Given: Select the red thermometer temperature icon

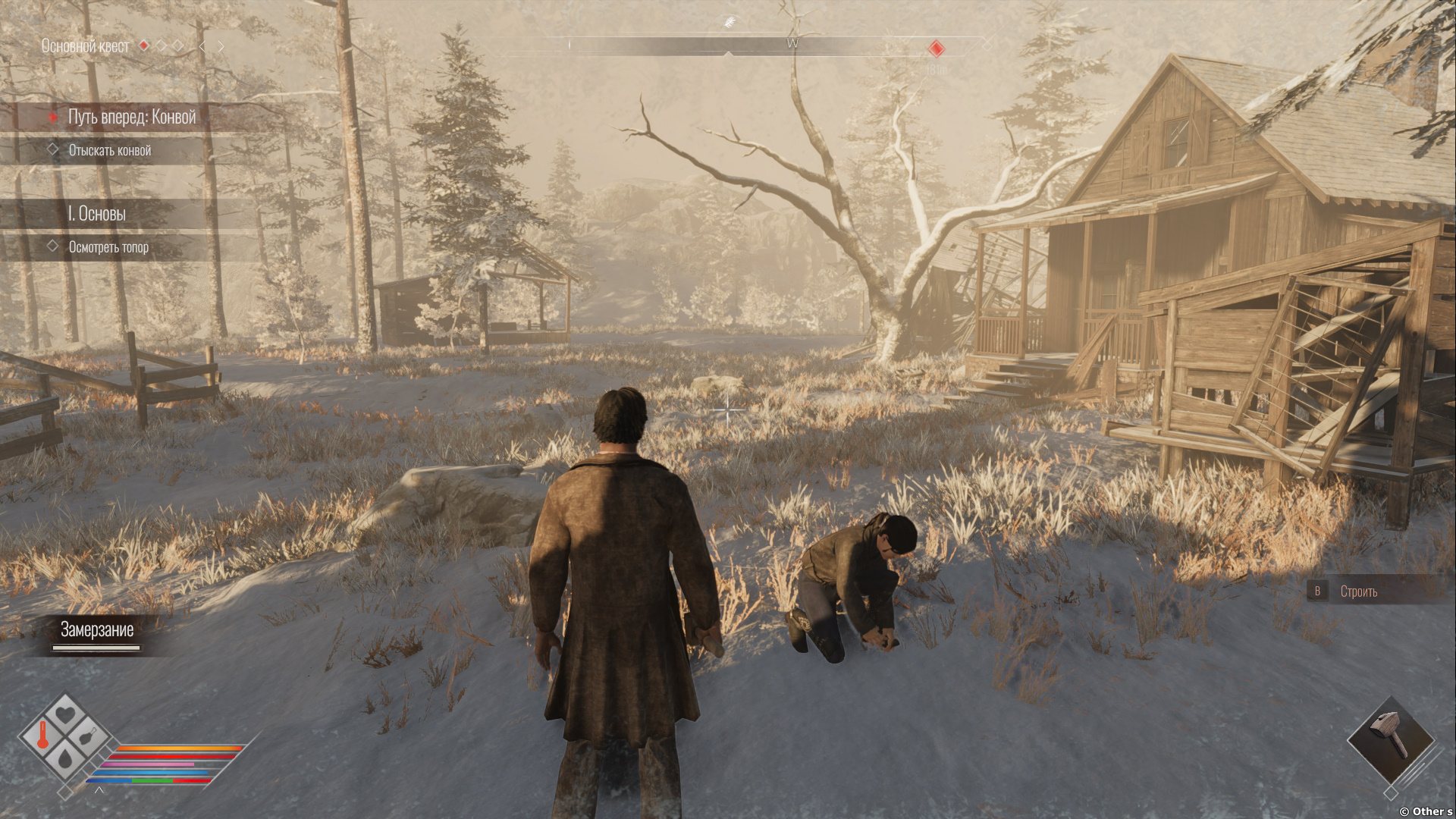Looking at the screenshot, I should pyautogui.click(x=44, y=736).
